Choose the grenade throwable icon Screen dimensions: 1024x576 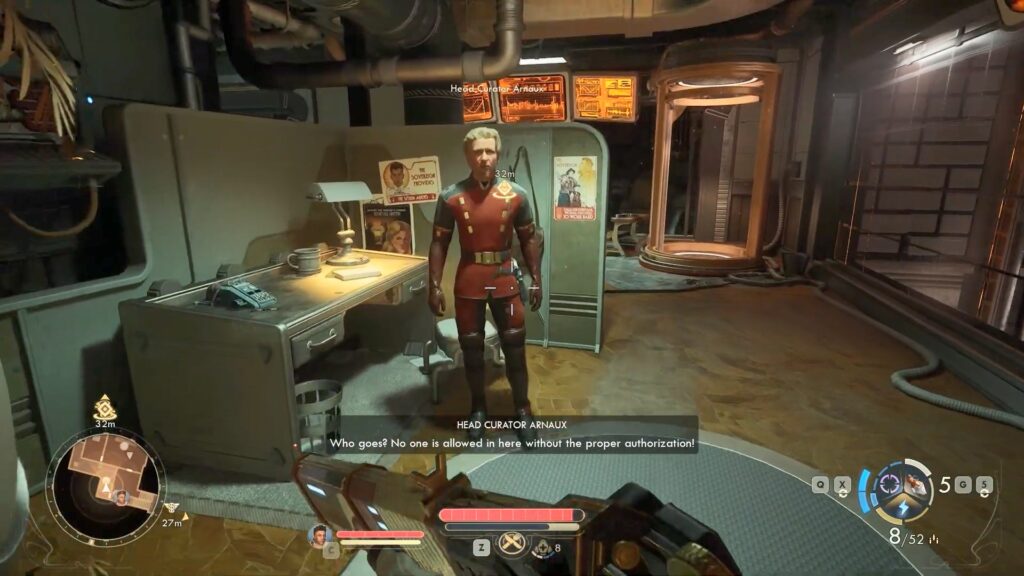coord(916,483)
